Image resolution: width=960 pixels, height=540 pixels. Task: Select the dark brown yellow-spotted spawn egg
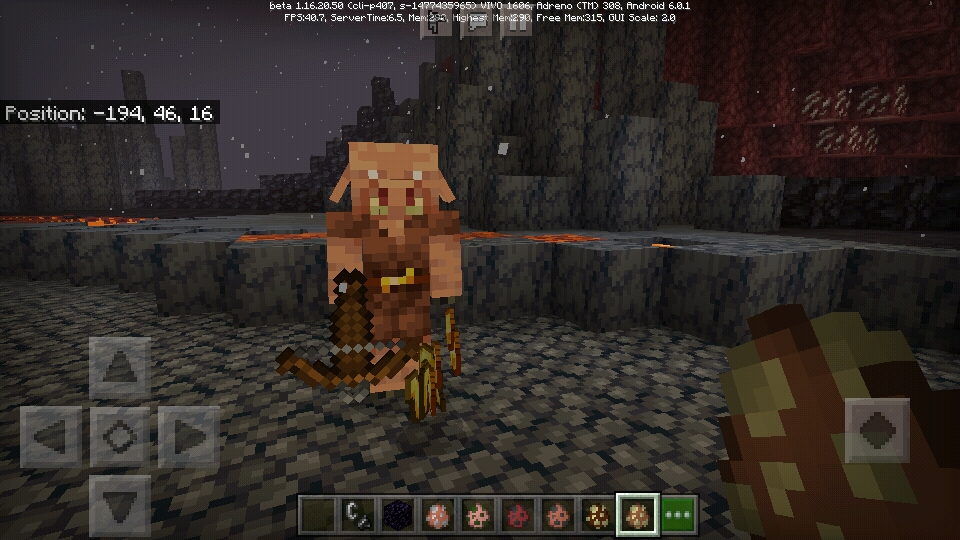pyautogui.click(x=597, y=515)
